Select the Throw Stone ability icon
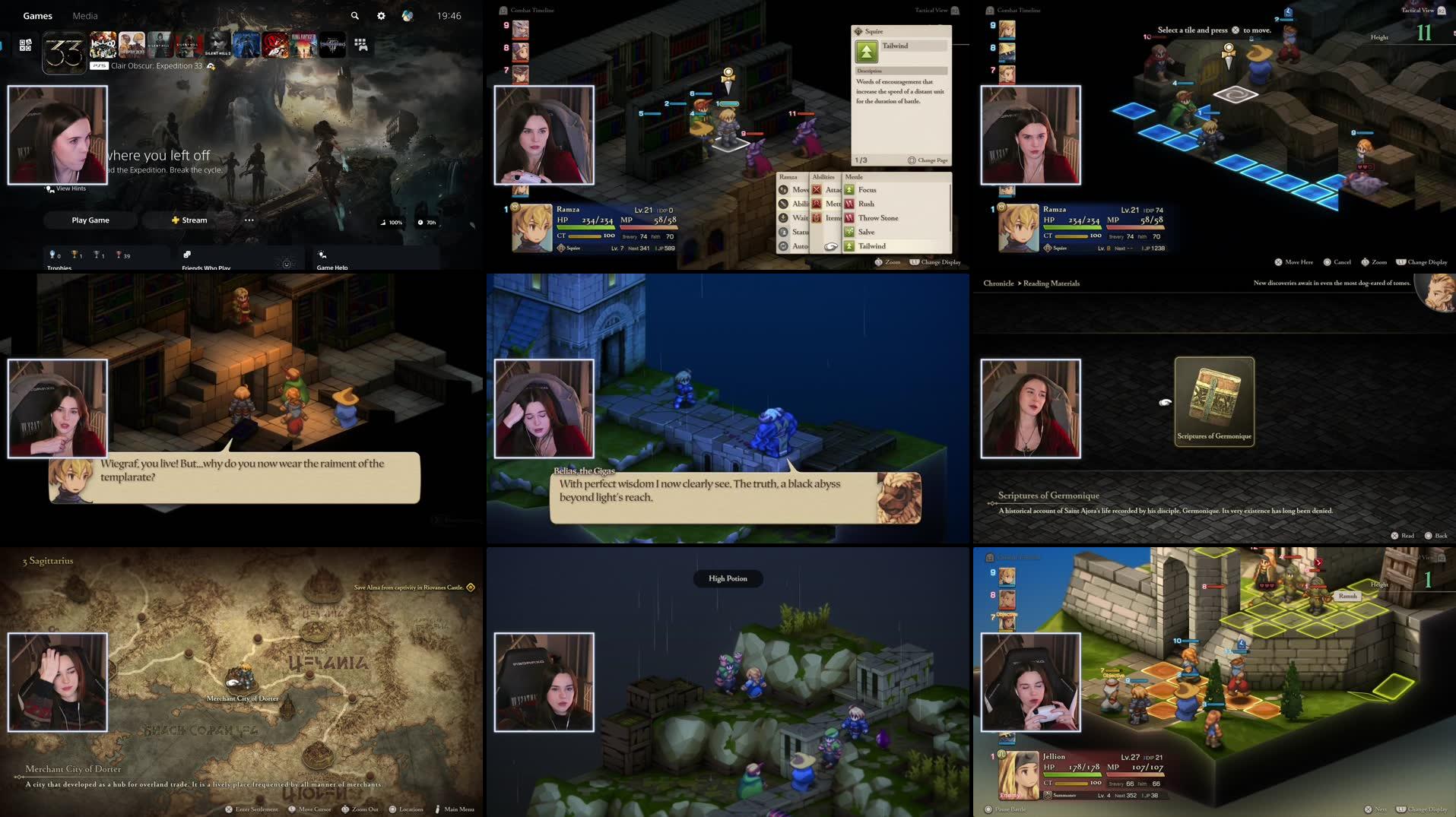The width and height of the screenshot is (1456, 817). 849,218
